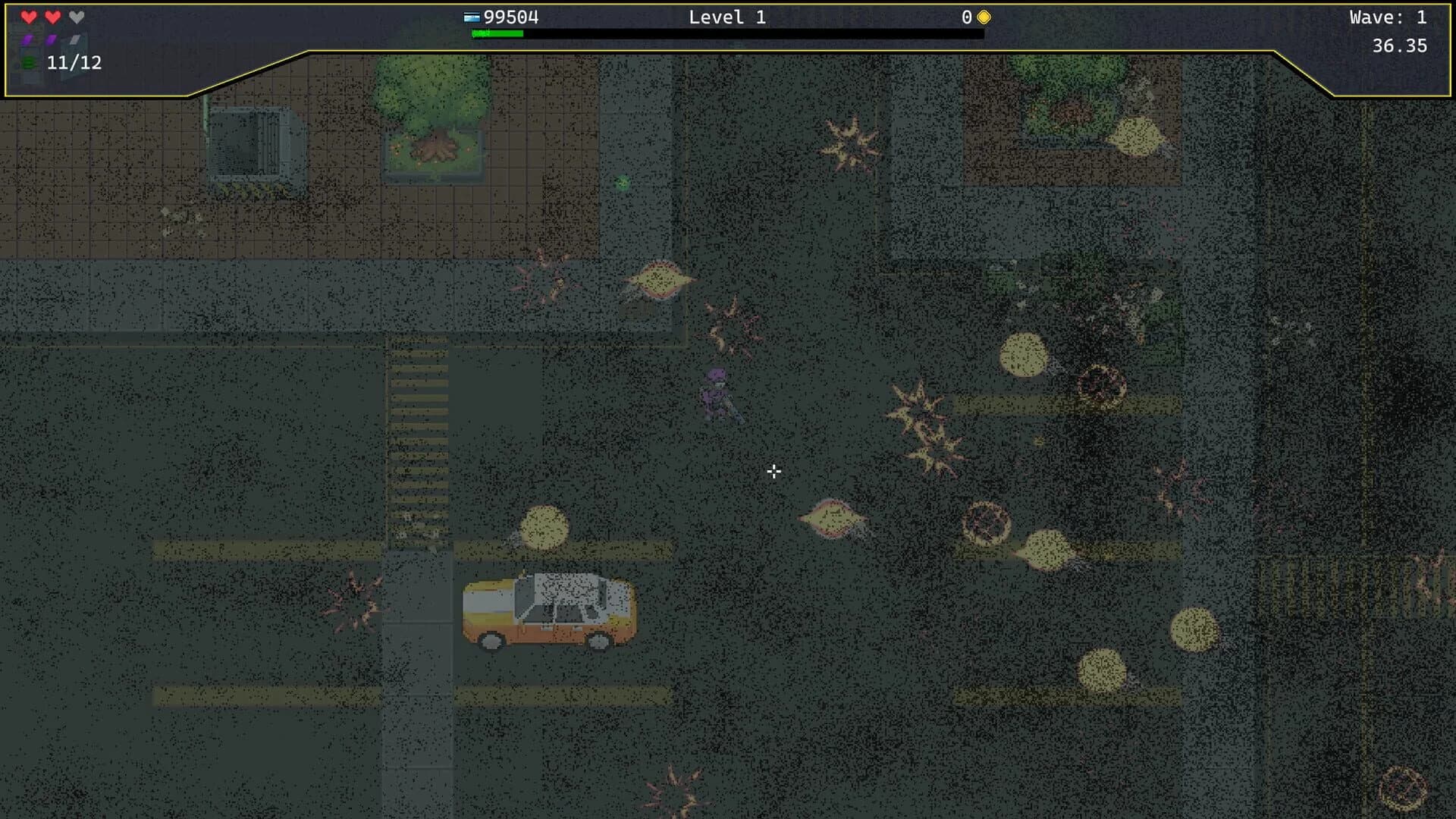Viewport: 1456px width, 819px height.
Task: Click the Wave: 1 indicator
Action: [1388, 15]
